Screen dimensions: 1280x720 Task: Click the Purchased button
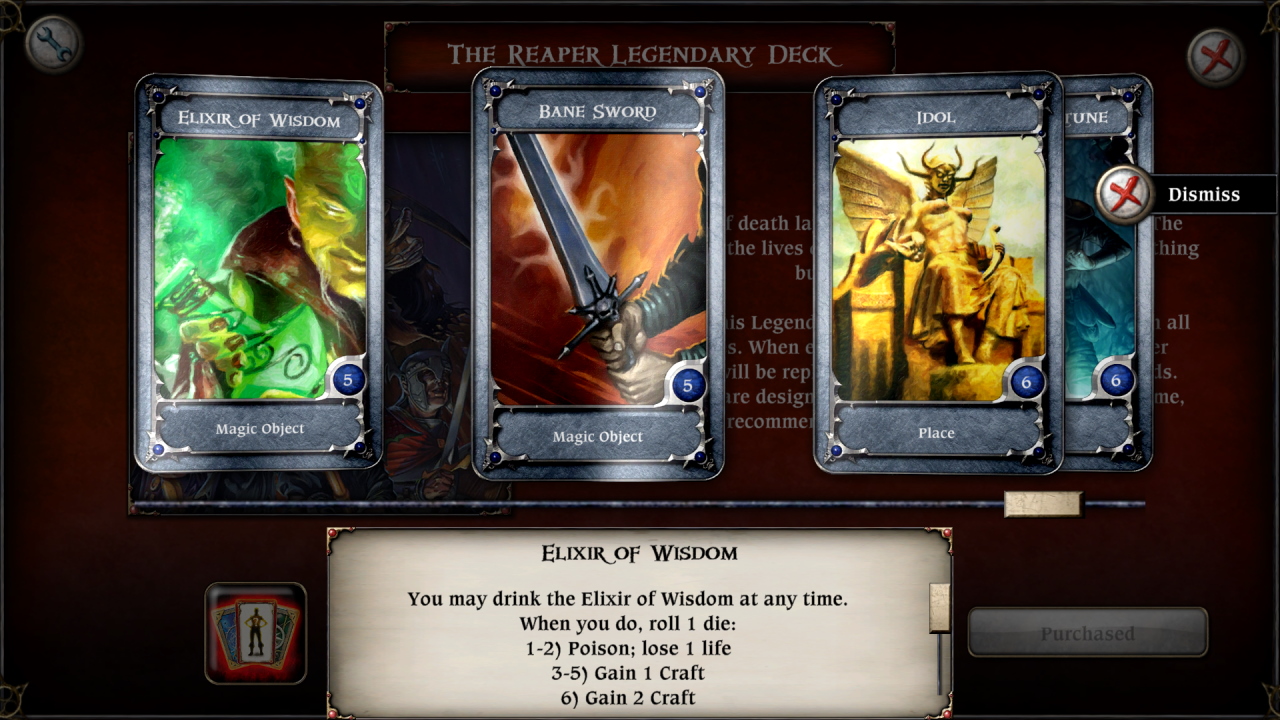pyautogui.click(x=1088, y=632)
